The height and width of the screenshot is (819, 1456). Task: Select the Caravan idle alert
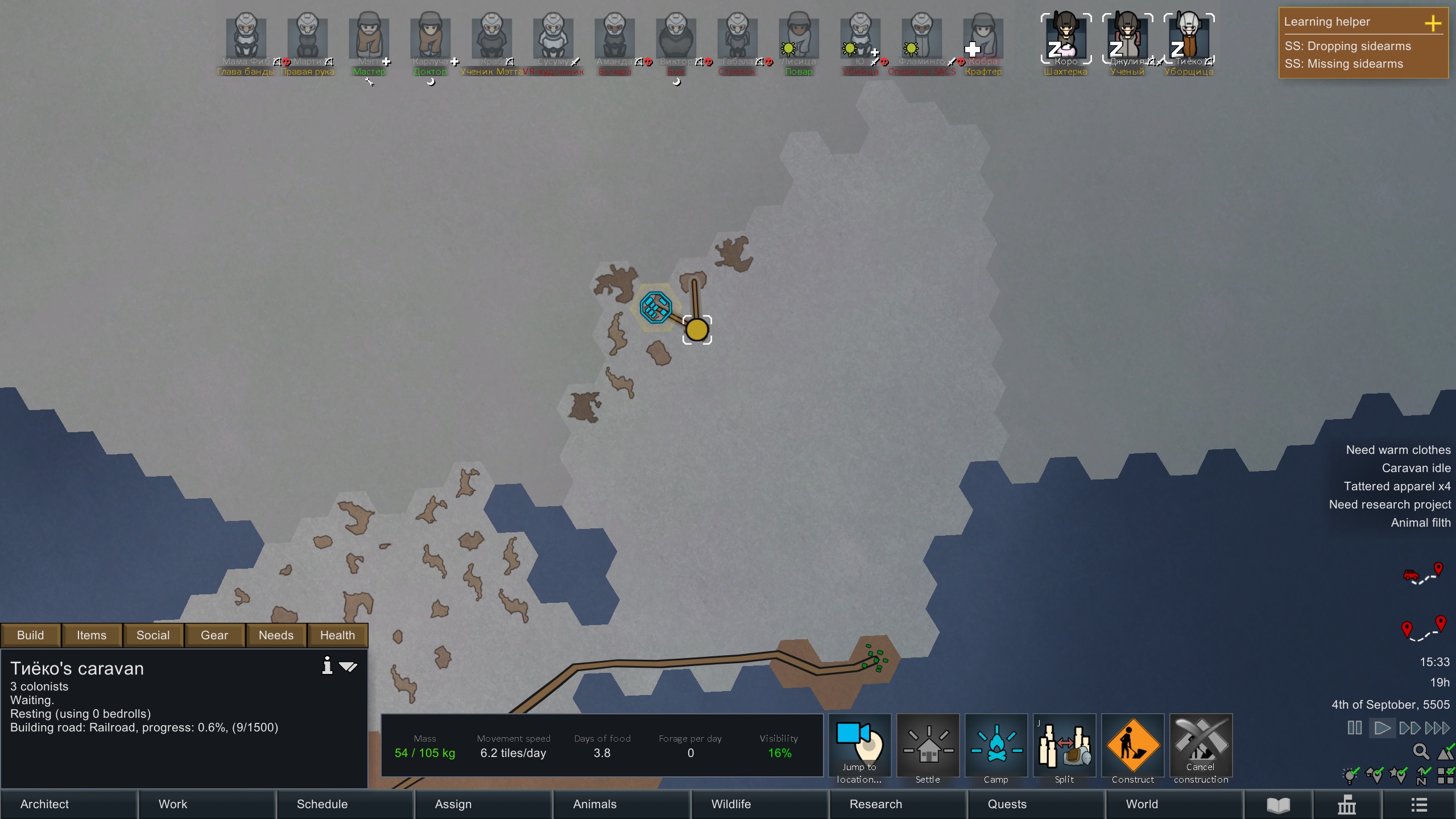pos(1416,468)
